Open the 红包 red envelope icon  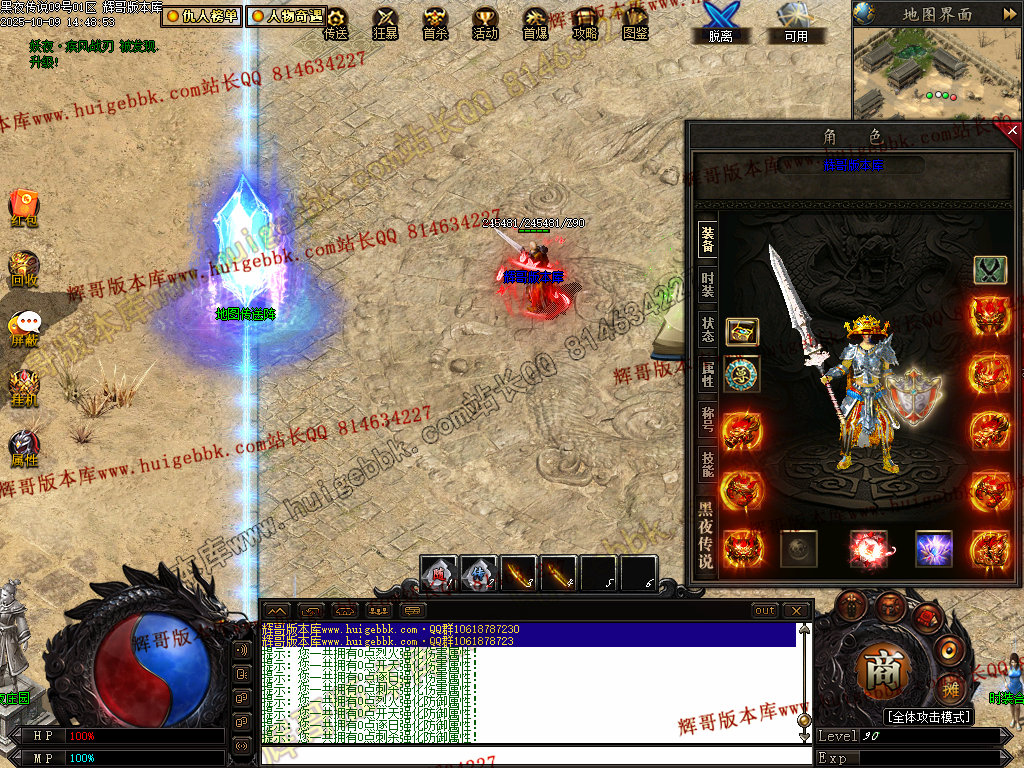coord(24,207)
